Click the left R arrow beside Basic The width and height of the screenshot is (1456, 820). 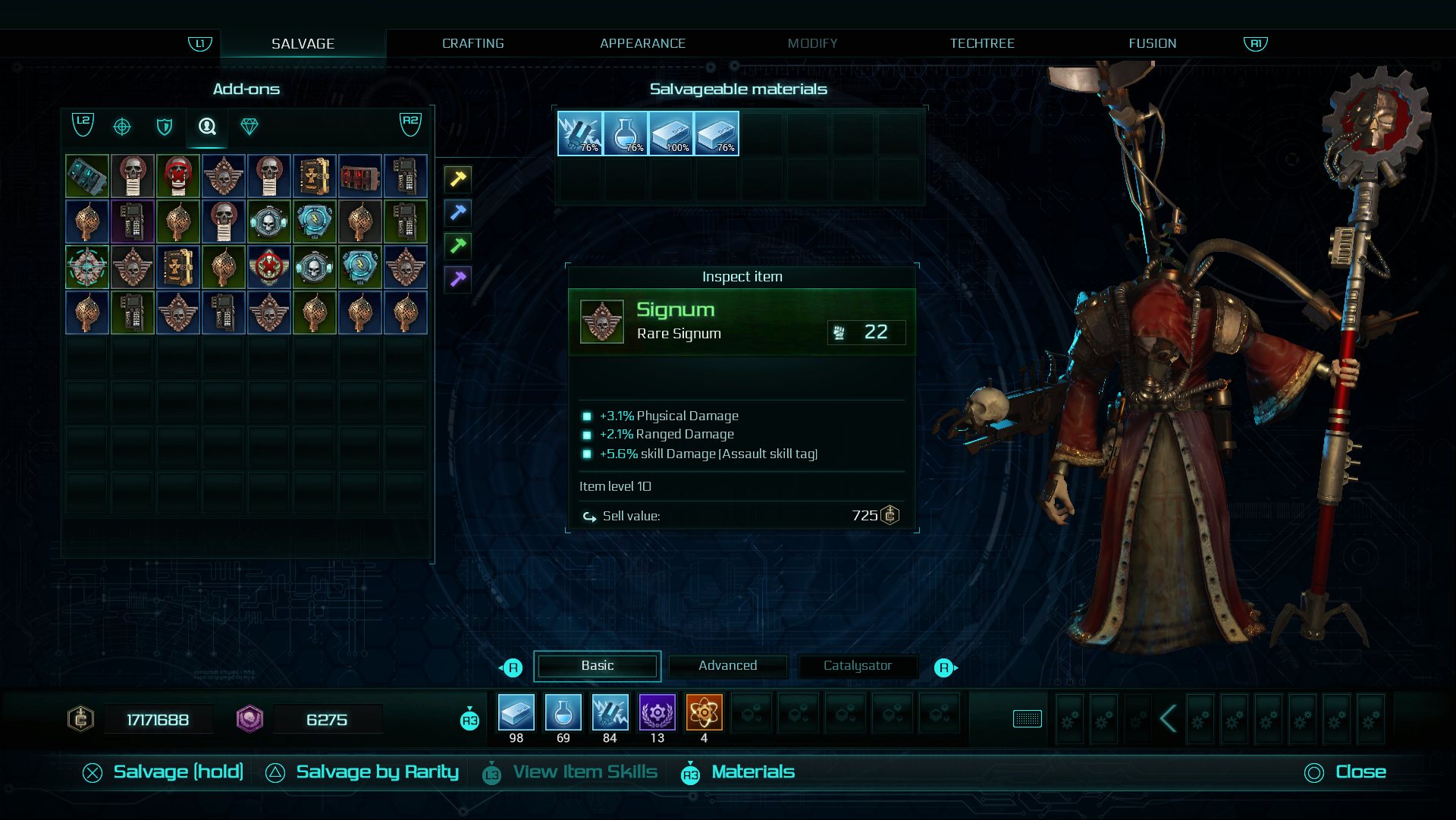(513, 666)
